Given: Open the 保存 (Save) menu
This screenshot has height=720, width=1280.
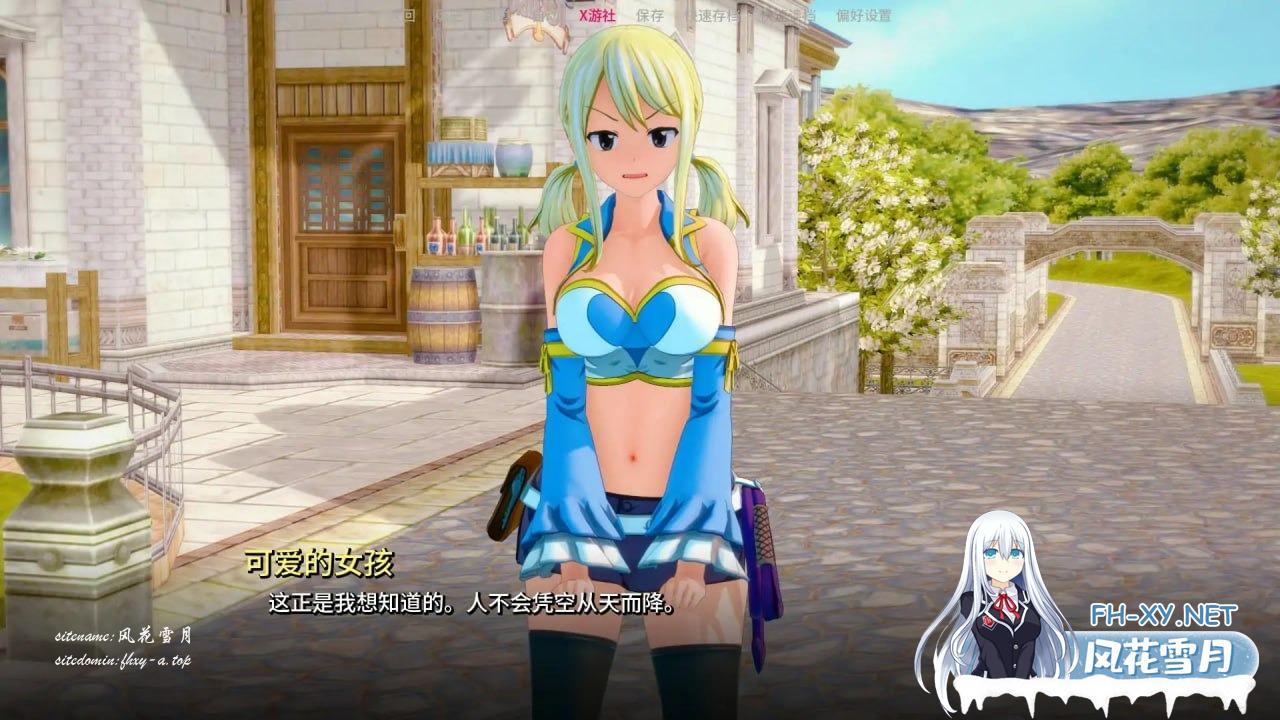Looking at the screenshot, I should click(x=649, y=16).
